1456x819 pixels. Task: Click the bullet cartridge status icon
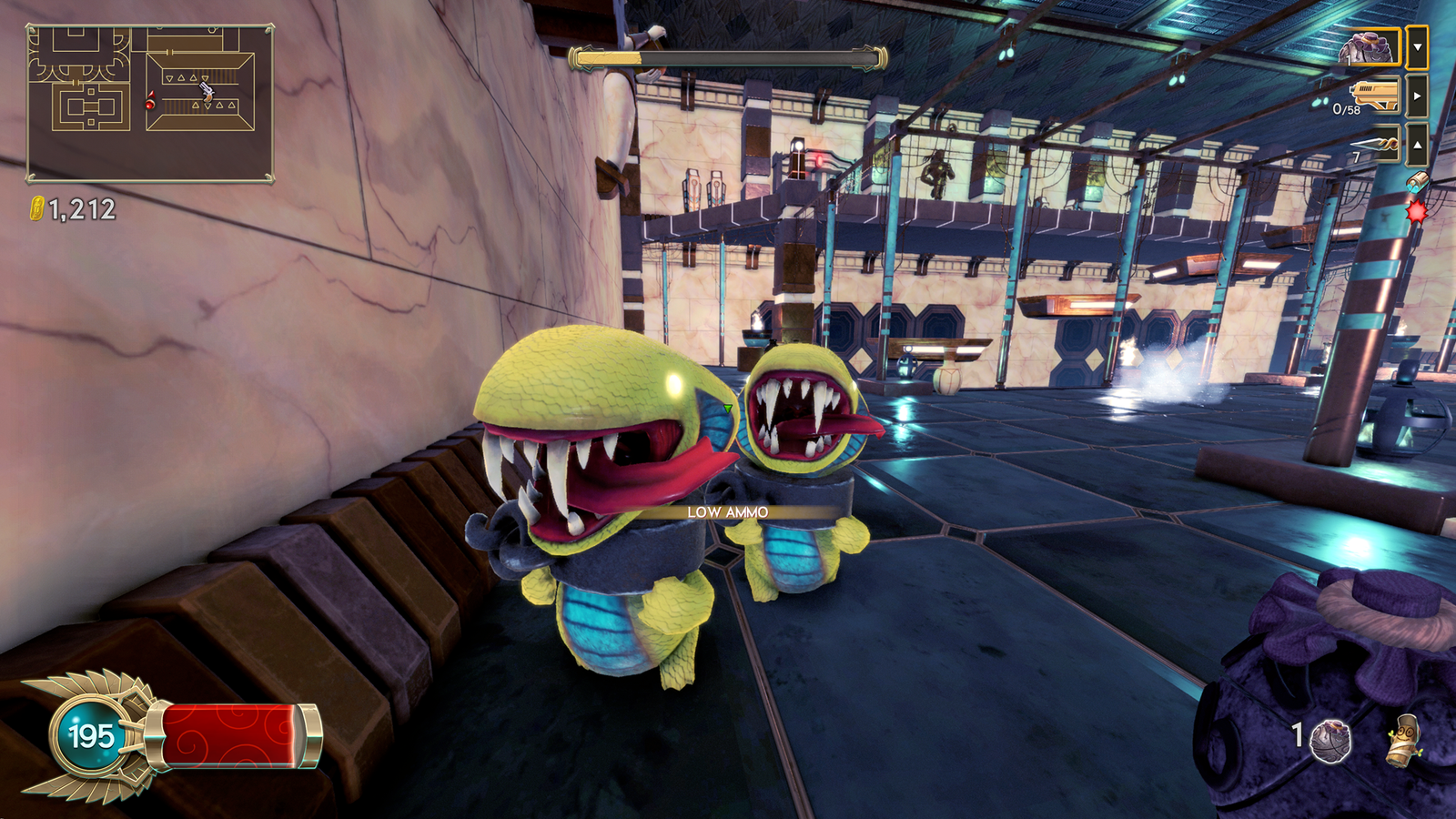pos(1416,182)
